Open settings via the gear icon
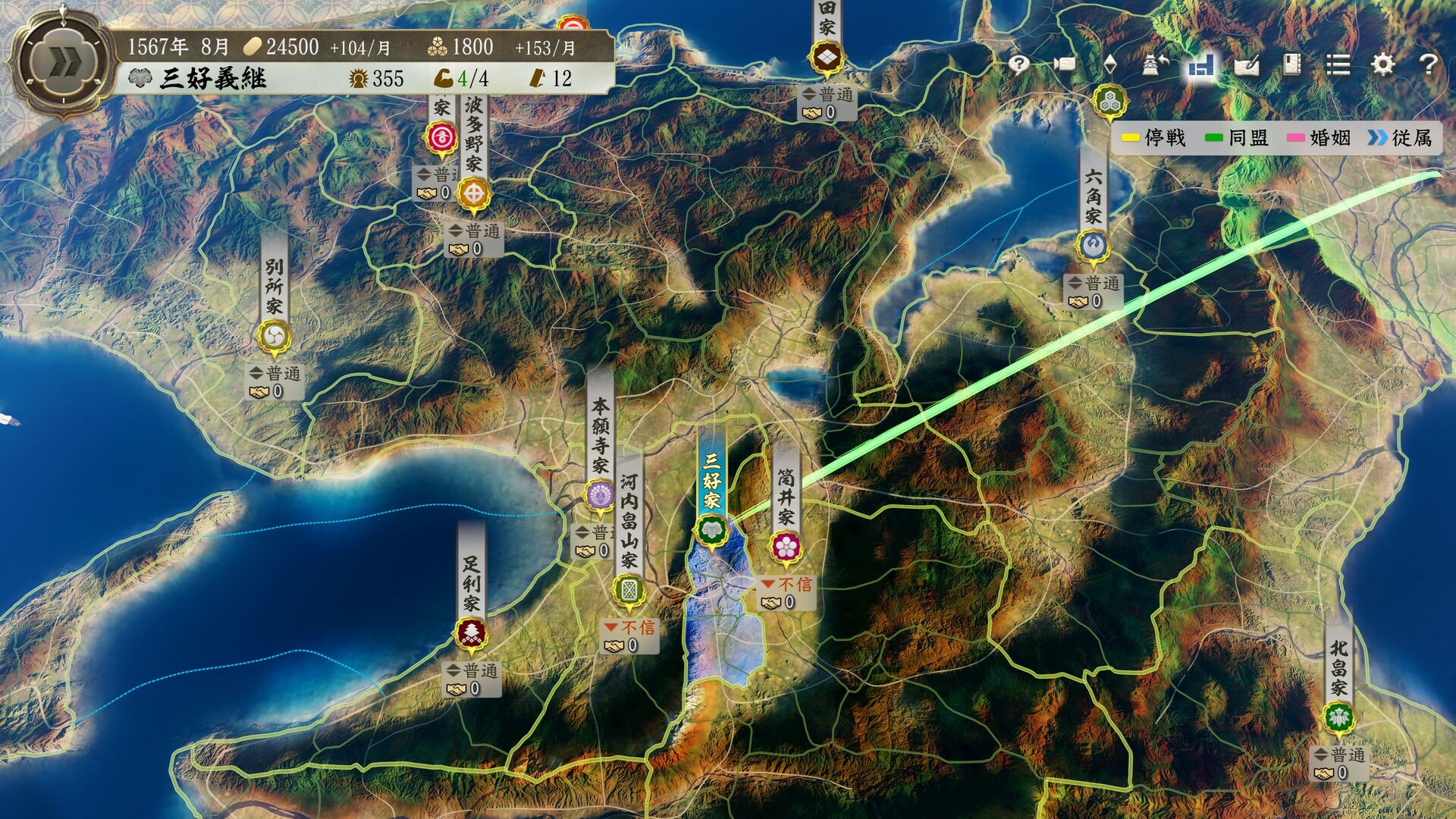The height and width of the screenshot is (819, 1456). [x=1383, y=64]
